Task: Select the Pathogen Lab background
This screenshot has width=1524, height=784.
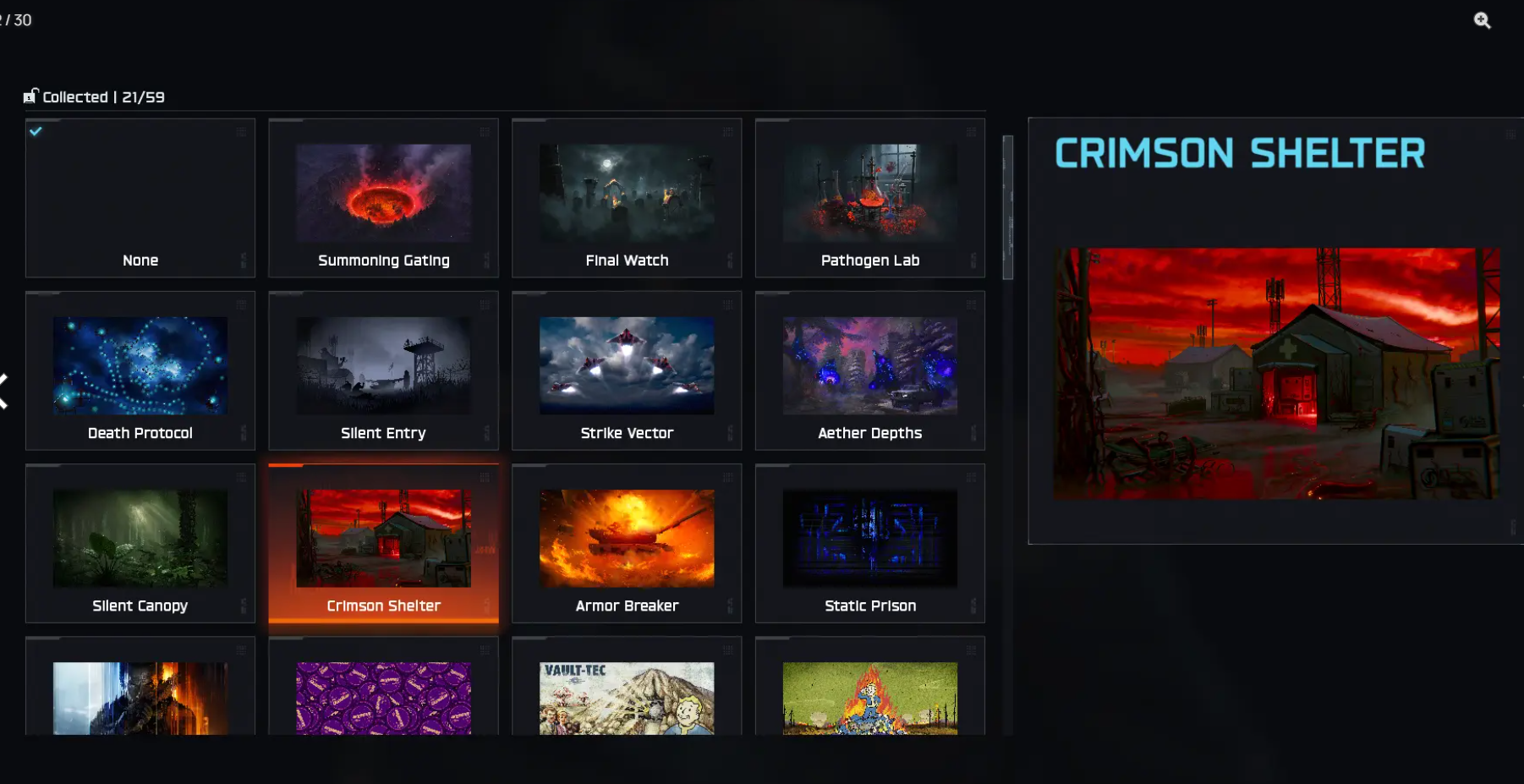Action: coord(870,199)
